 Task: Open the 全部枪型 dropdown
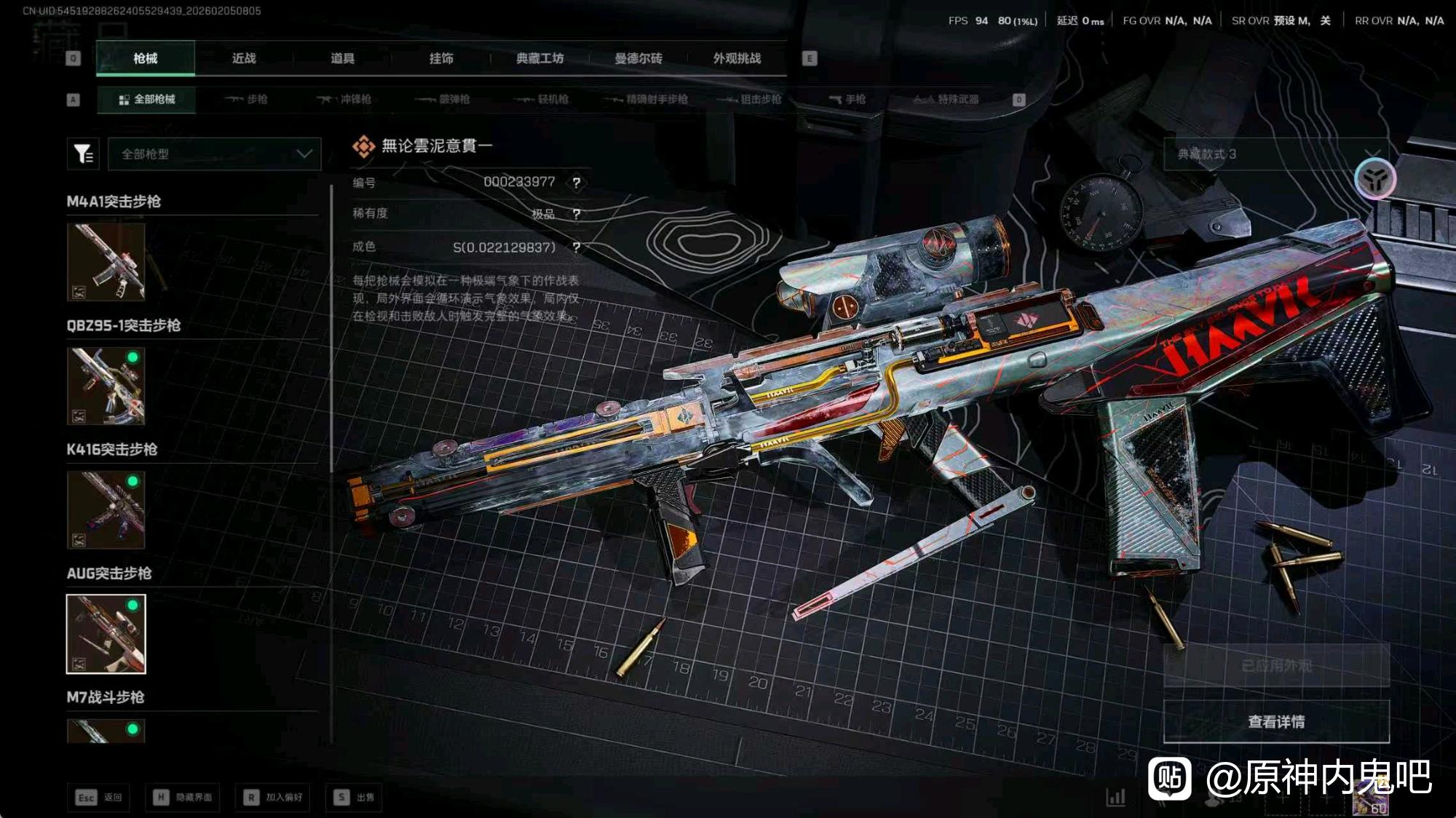(x=215, y=154)
